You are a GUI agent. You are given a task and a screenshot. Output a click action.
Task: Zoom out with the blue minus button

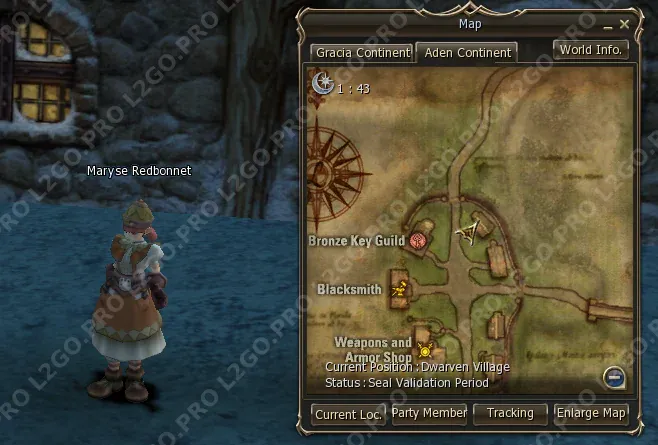click(615, 377)
